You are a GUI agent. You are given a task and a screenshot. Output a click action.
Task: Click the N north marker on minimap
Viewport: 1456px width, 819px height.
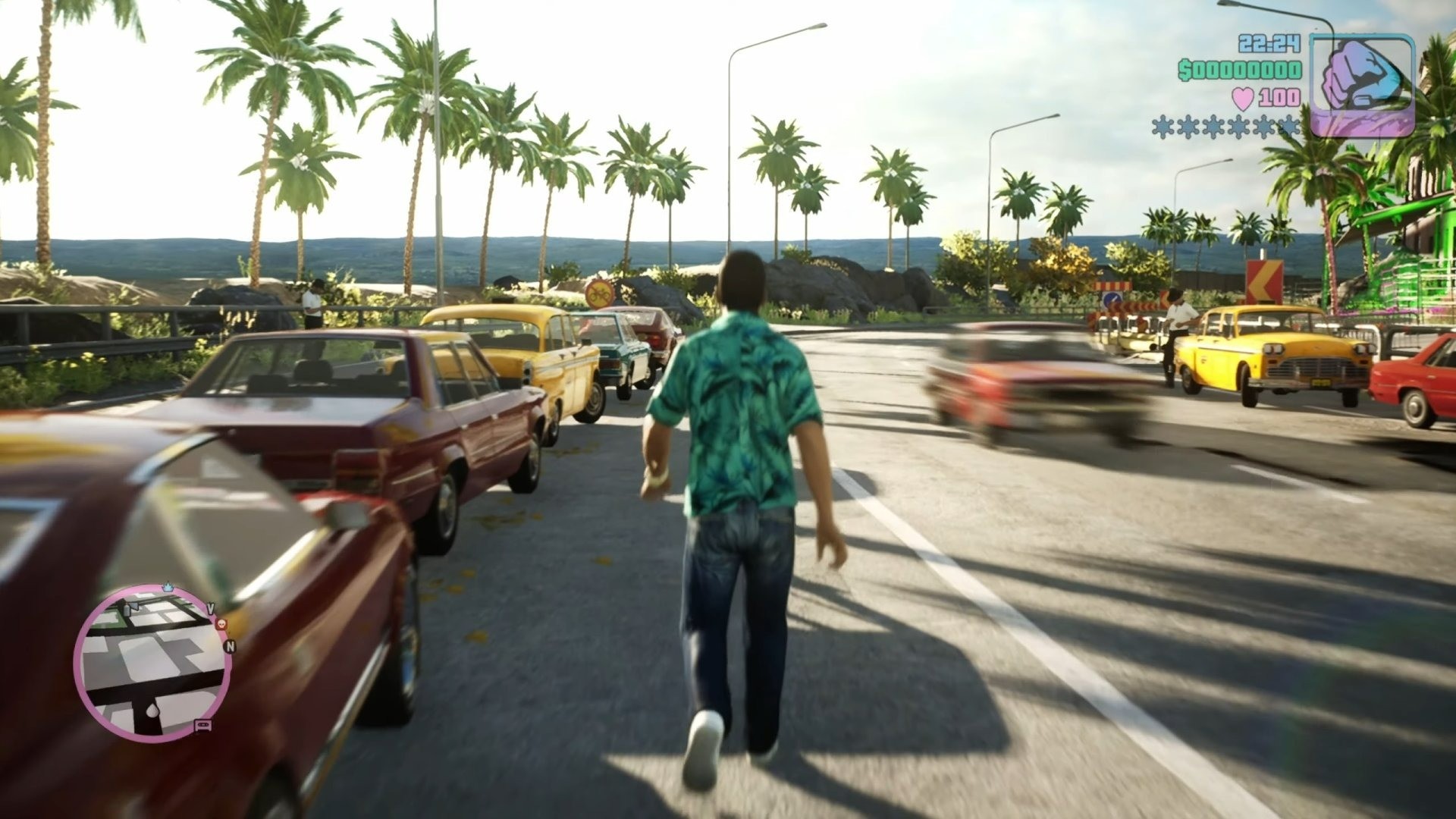tap(229, 647)
